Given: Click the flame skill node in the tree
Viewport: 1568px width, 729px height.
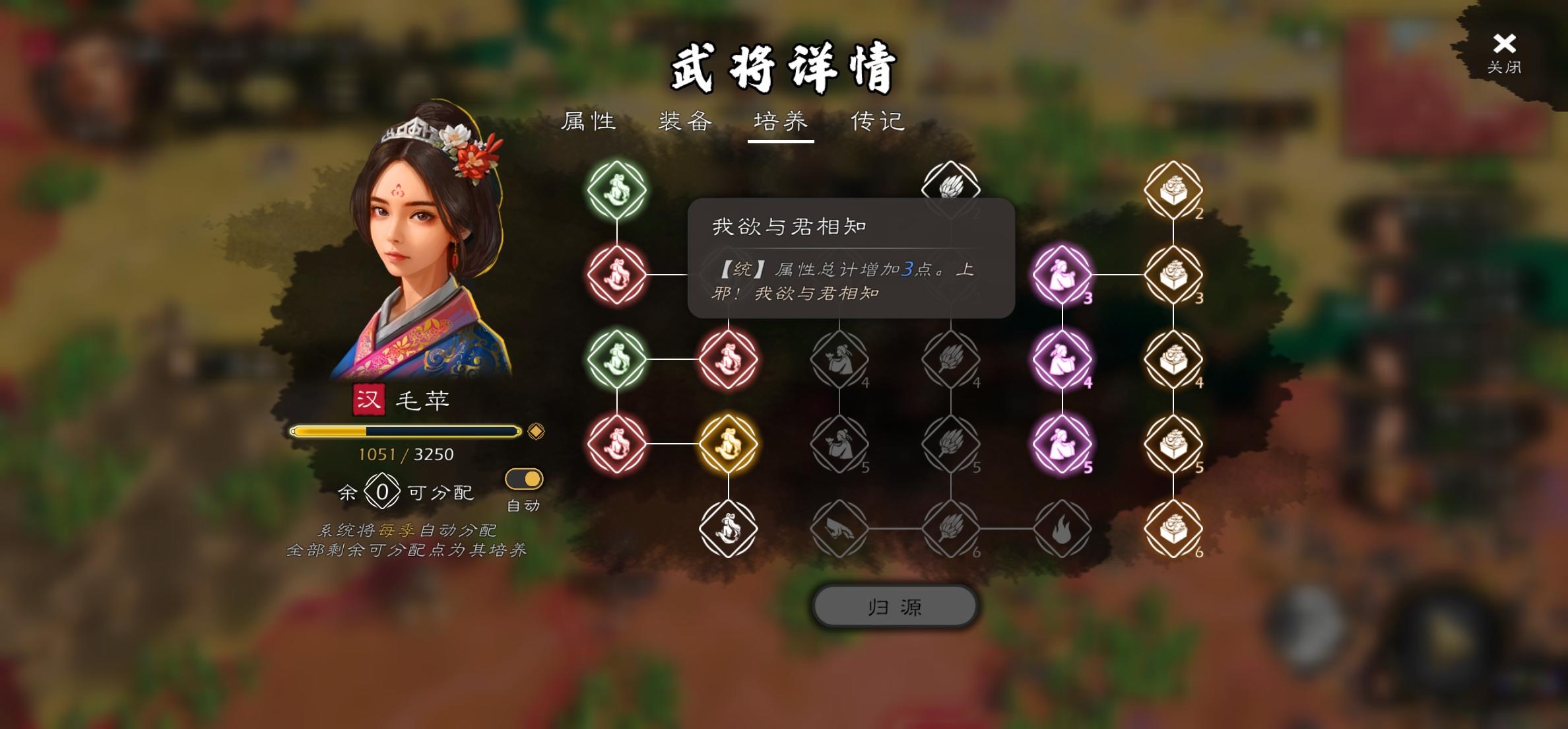Looking at the screenshot, I should pyautogui.click(x=1063, y=528).
